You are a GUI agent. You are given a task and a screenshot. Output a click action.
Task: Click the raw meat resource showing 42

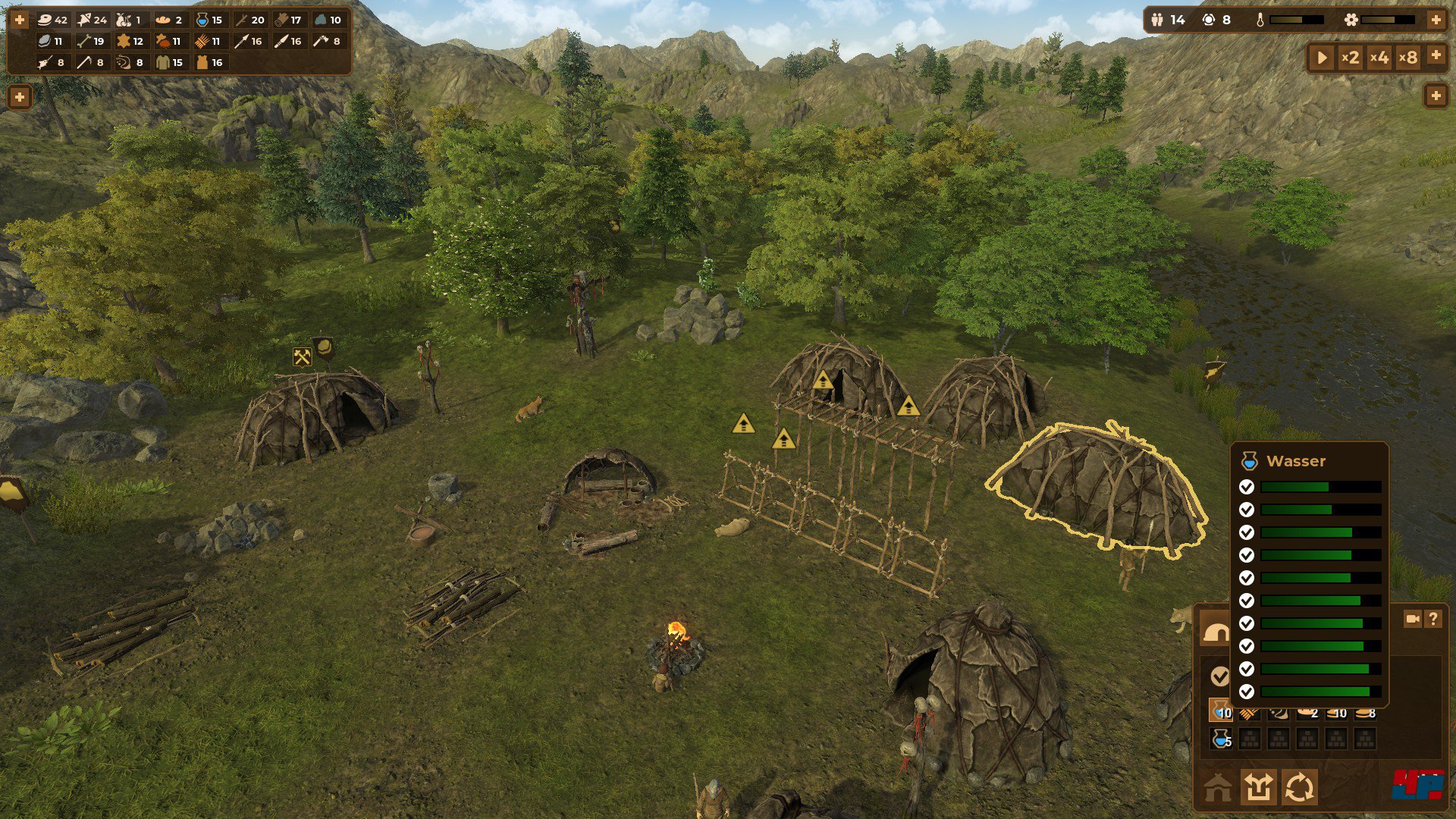click(52, 20)
